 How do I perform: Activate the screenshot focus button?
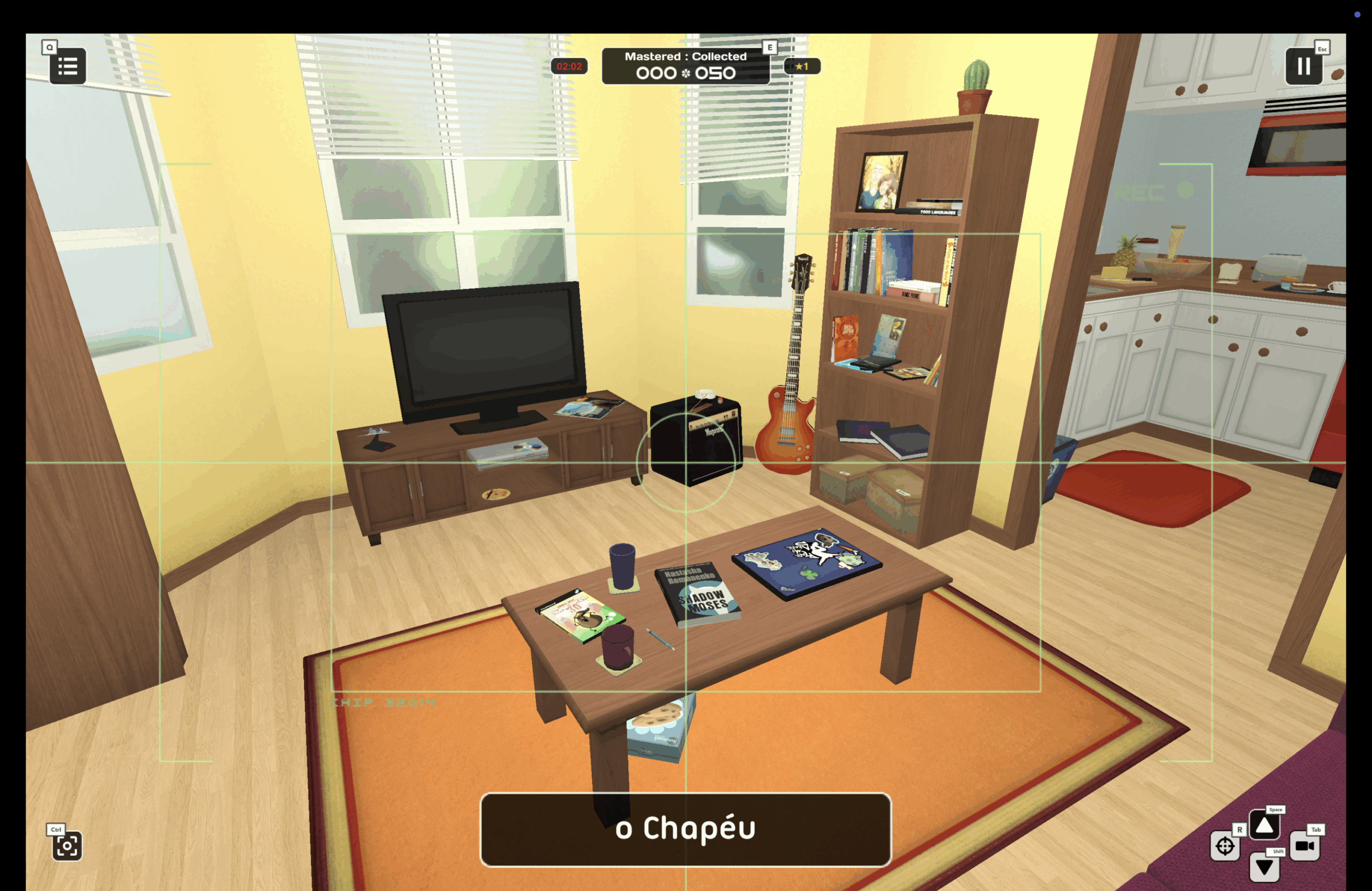coord(67,845)
